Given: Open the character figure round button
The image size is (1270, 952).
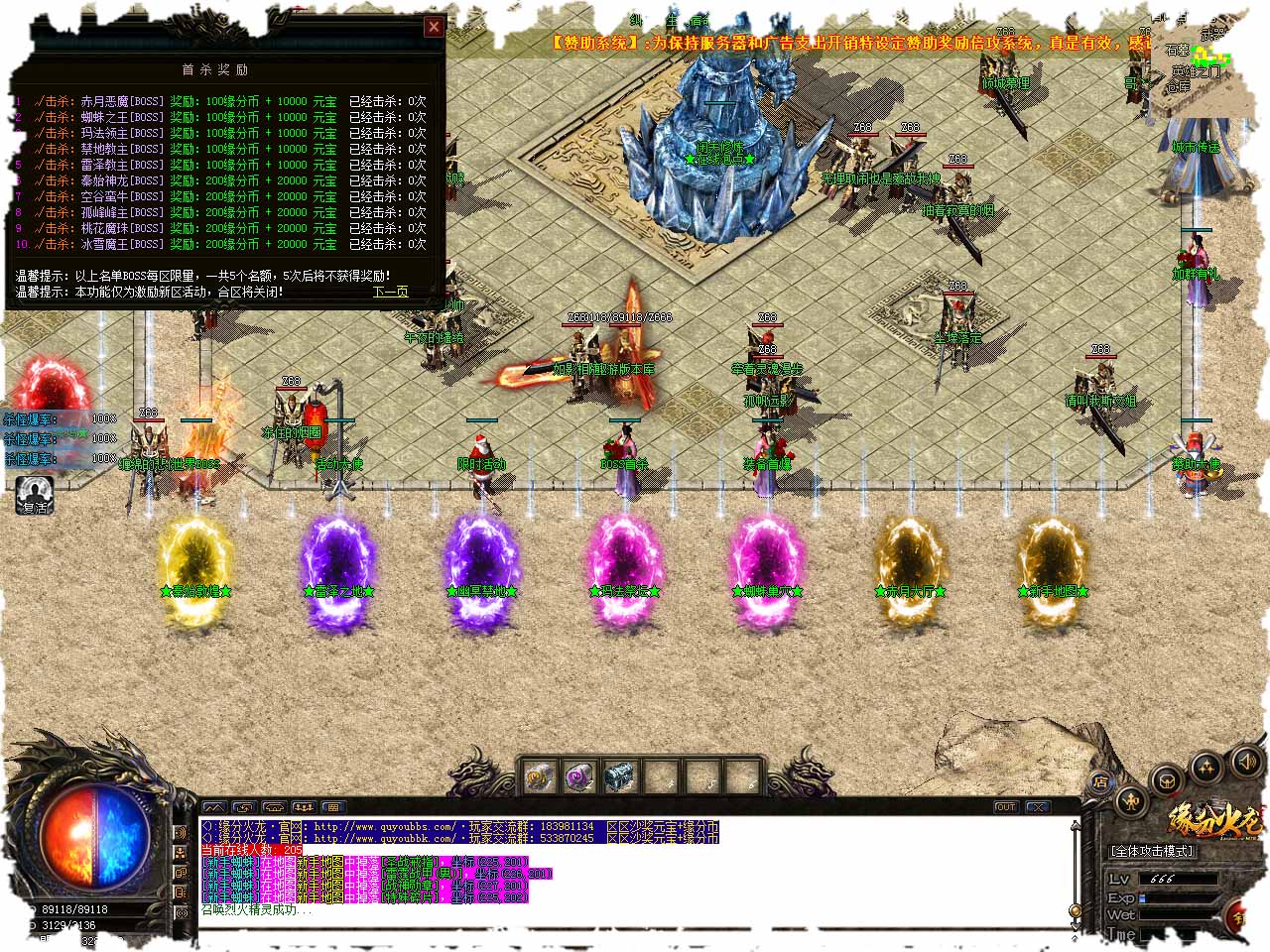Looking at the screenshot, I should pos(1132,801).
